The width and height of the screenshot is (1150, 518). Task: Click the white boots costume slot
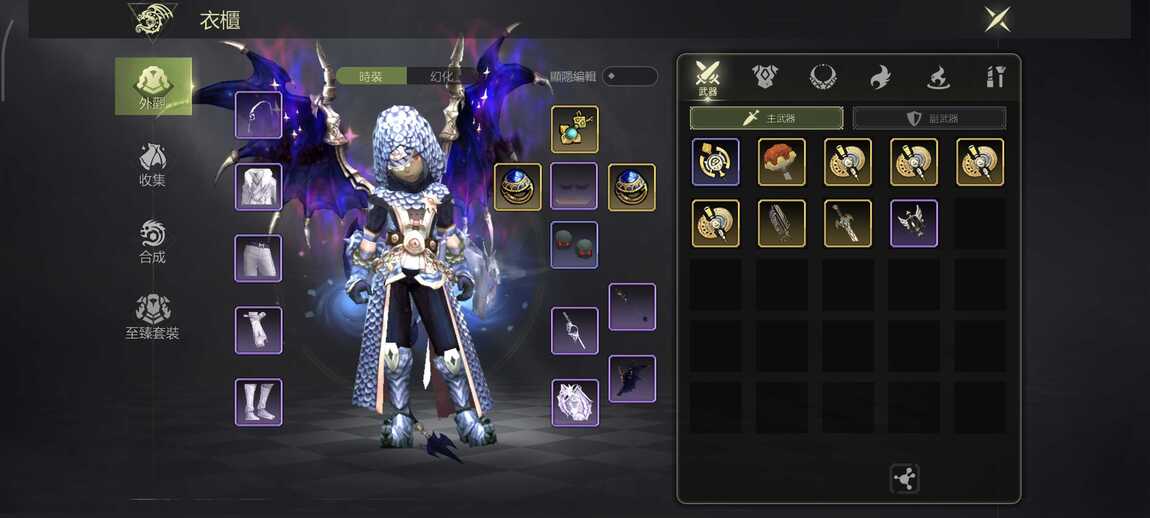coord(258,402)
